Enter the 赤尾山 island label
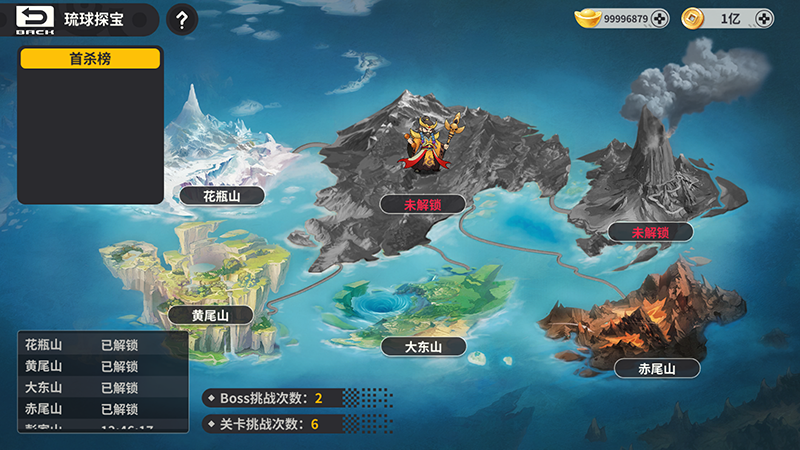This screenshot has width=800, height=450. 657,369
